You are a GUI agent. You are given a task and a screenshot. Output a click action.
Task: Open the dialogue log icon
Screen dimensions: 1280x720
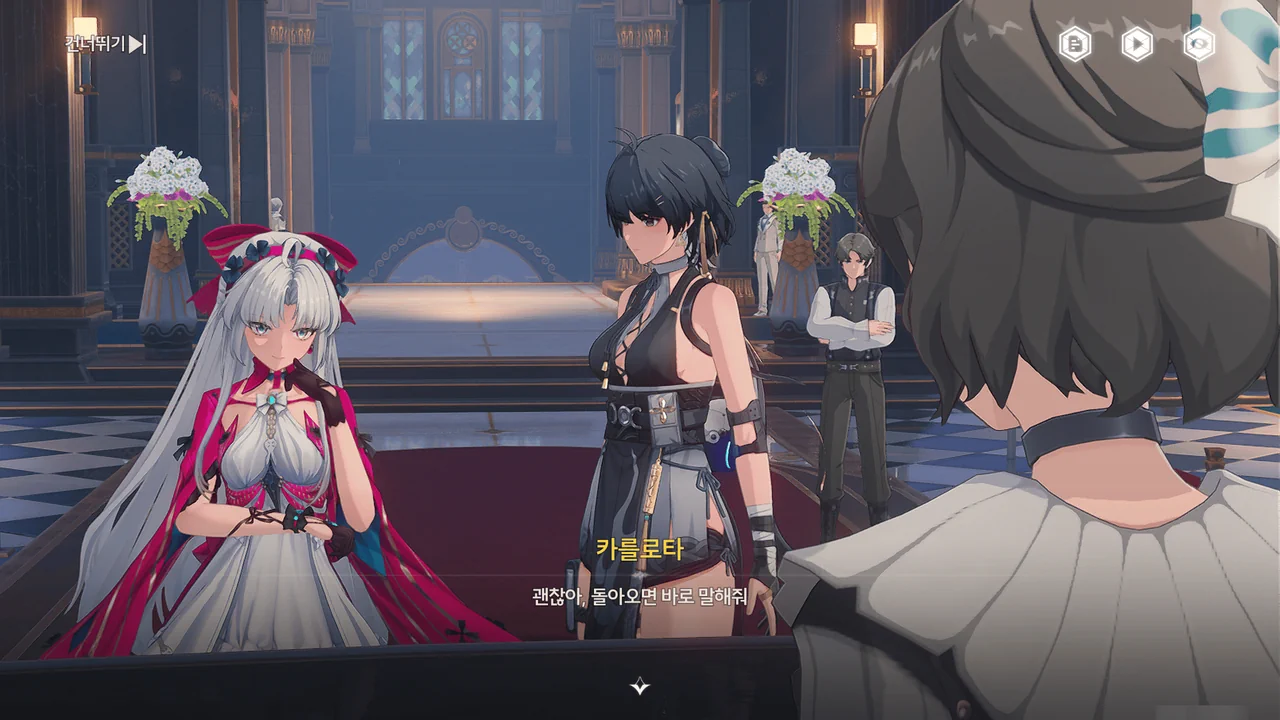1075,44
